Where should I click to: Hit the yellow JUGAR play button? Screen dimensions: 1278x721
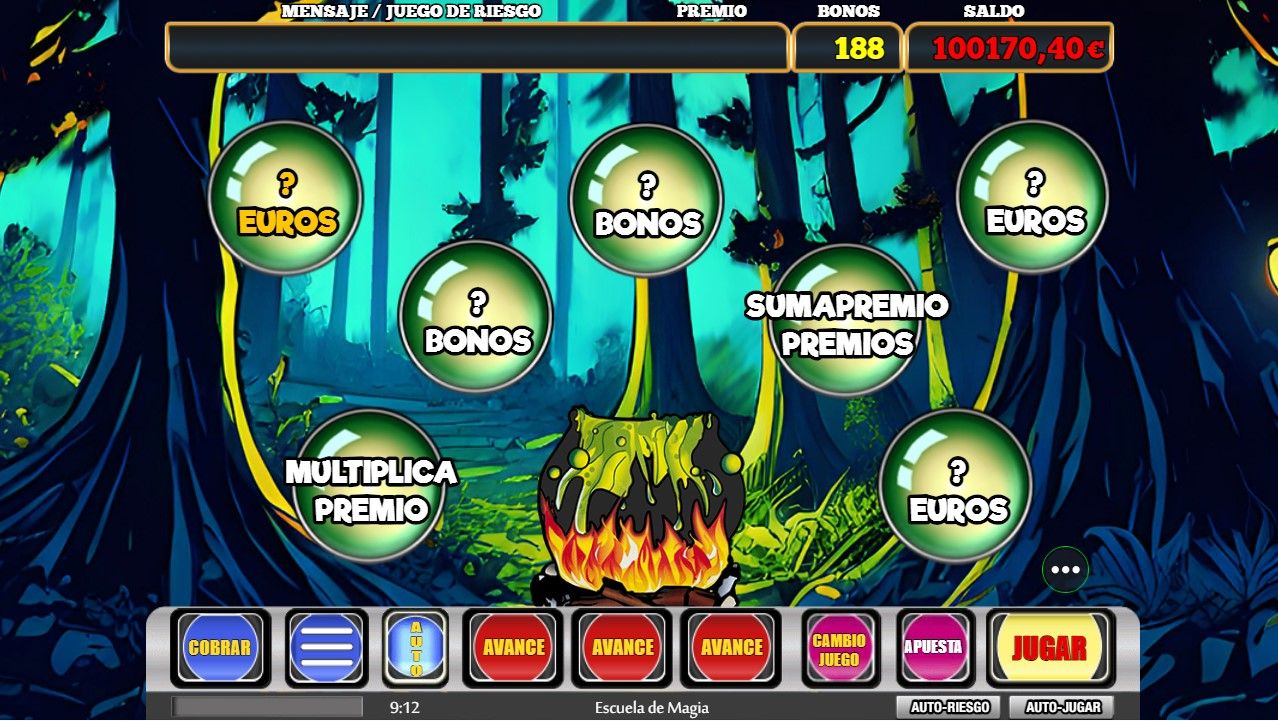1050,648
